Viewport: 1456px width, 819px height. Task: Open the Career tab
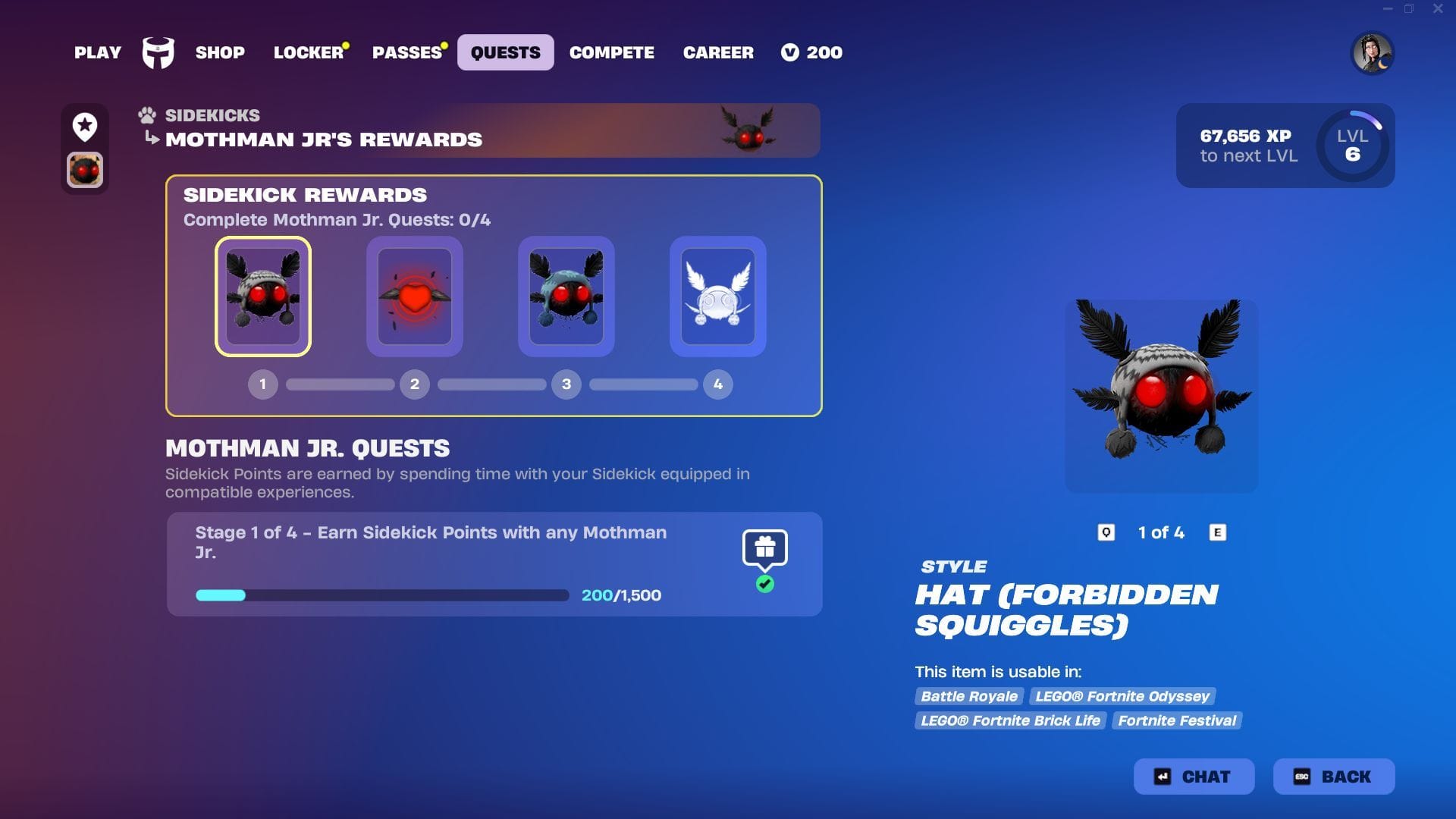point(718,52)
